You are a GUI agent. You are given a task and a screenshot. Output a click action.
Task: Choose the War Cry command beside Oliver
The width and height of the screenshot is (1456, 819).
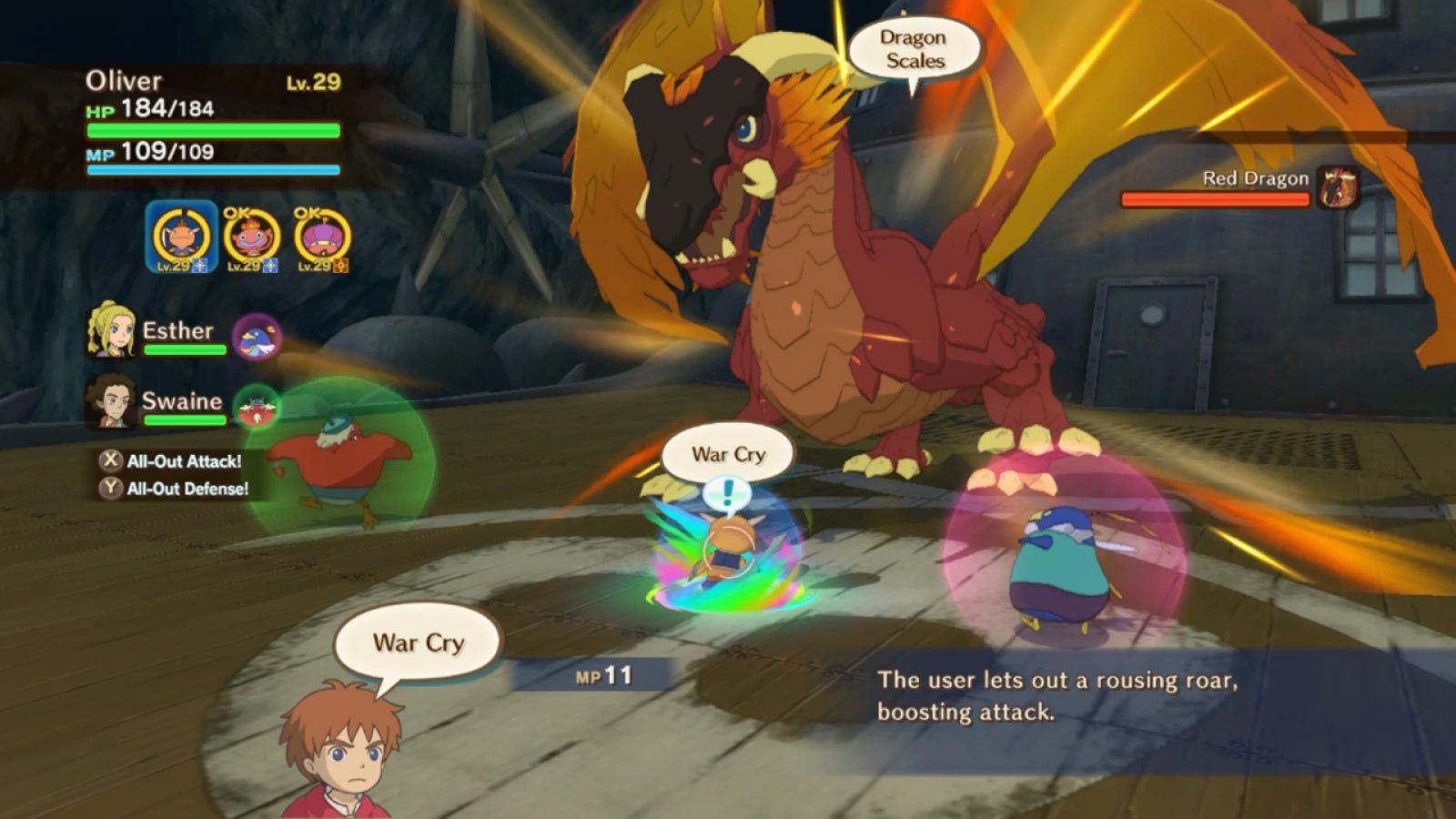(419, 642)
